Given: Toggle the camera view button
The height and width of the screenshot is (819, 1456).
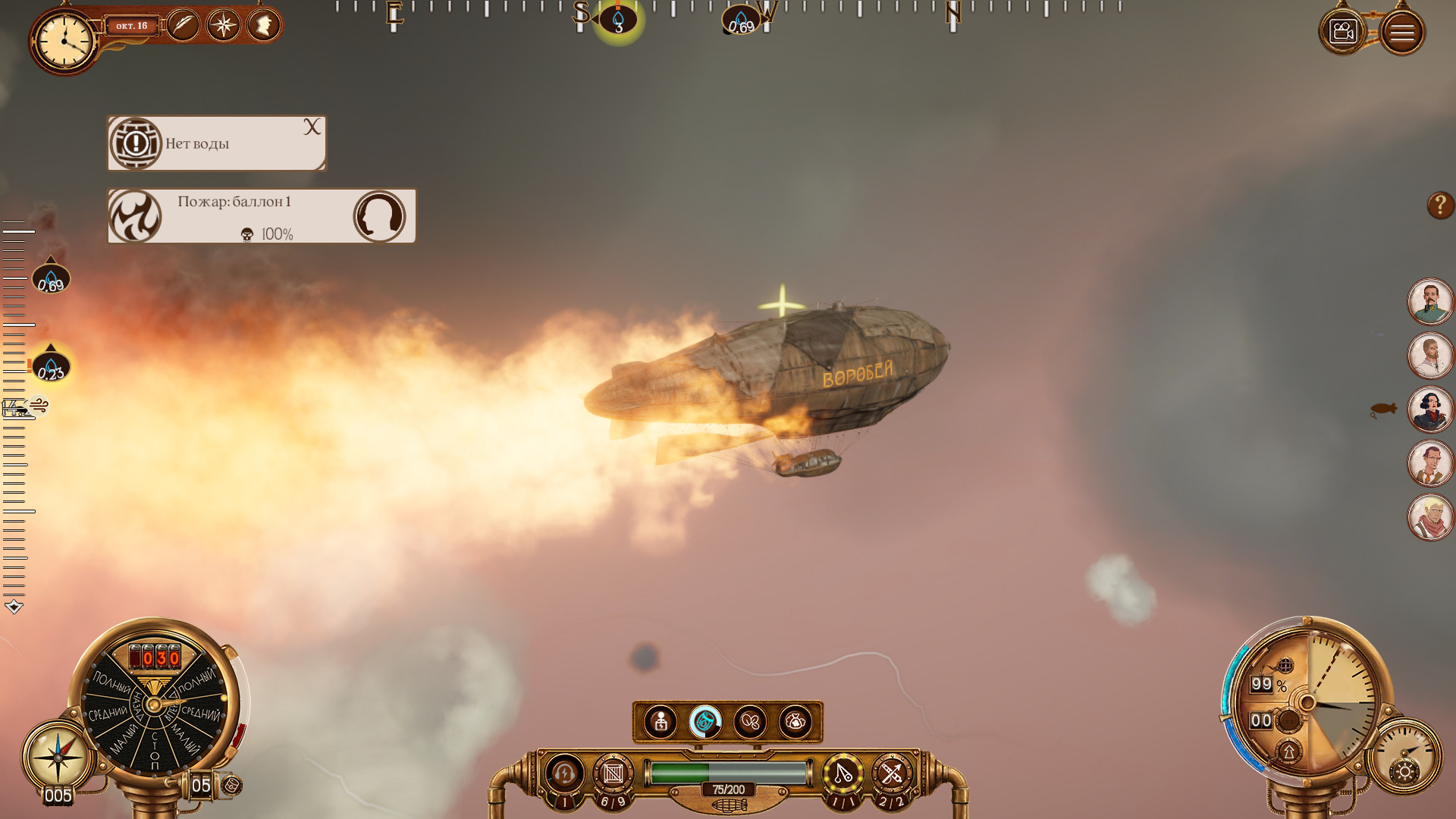Looking at the screenshot, I should point(1343,33).
